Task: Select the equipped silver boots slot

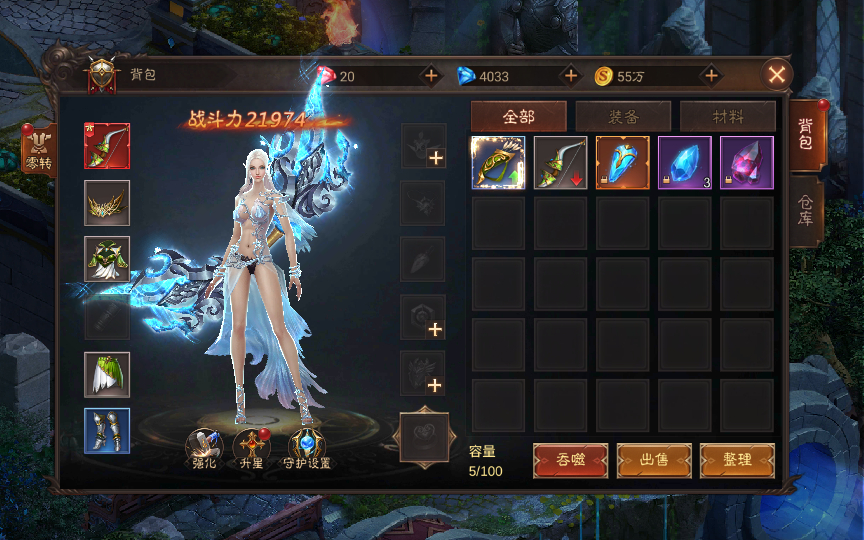Action: pyautogui.click(x=107, y=431)
